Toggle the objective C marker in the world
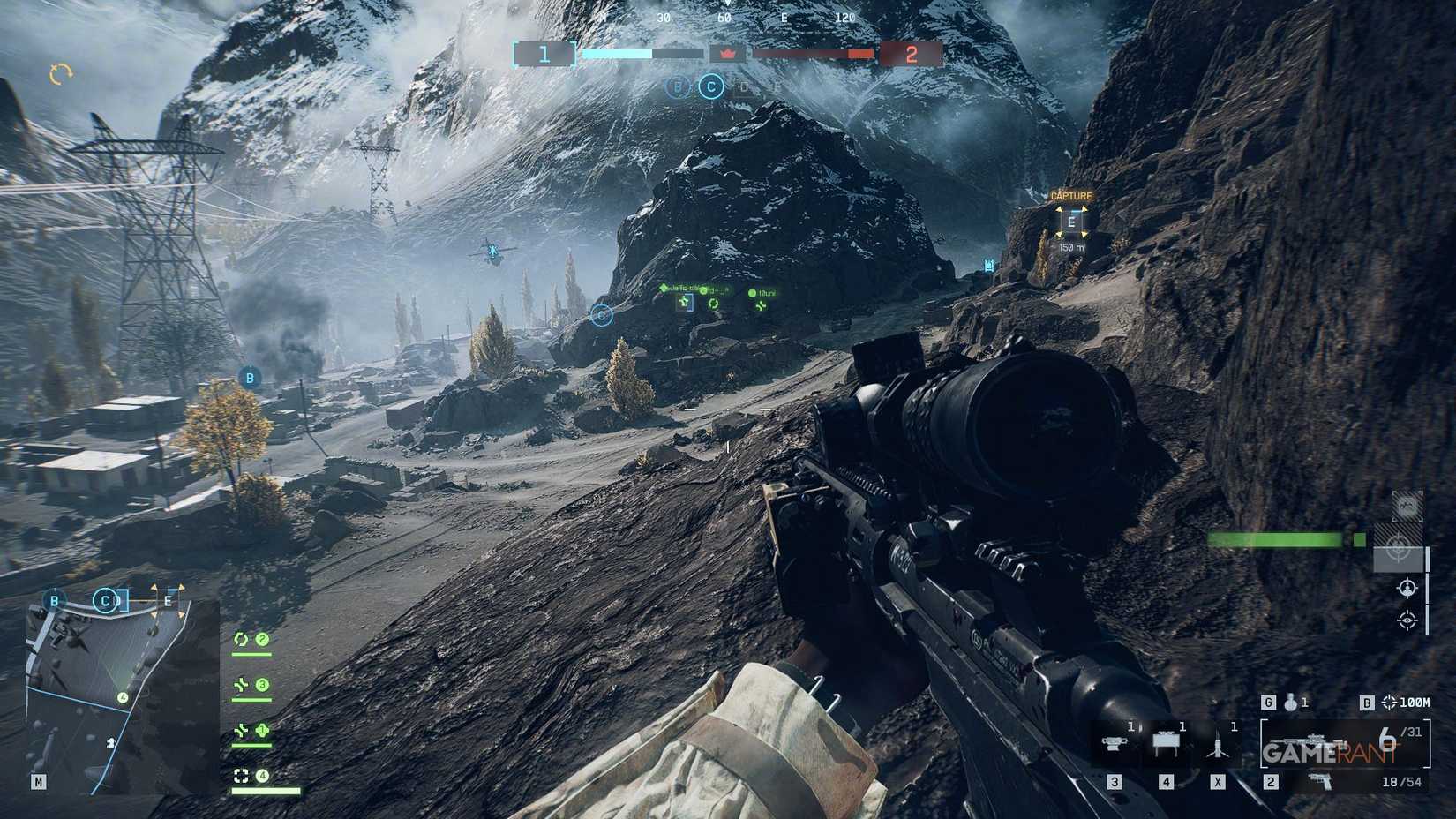Image resolution: width=1456 pixels, height=819 pixels. point(601,315)
